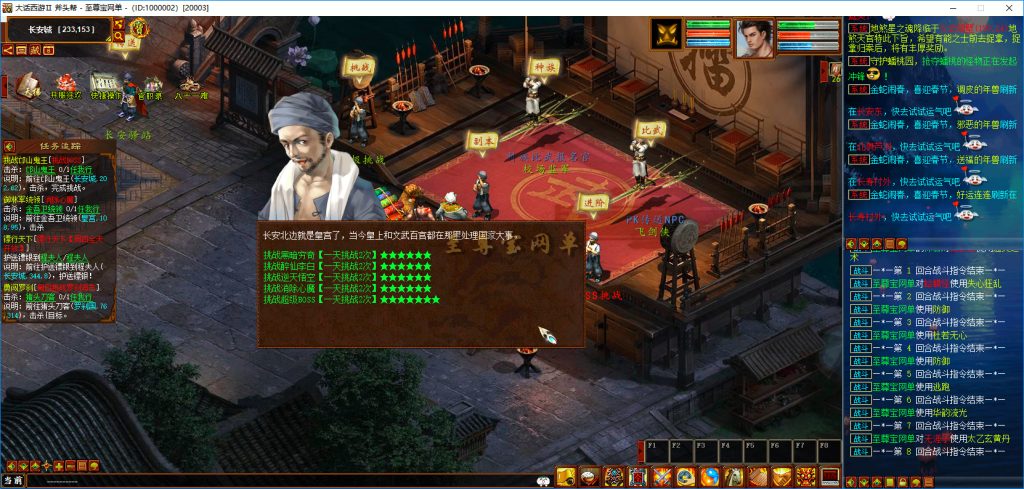Click the golden pet mask portrait
Viewport: 1024px width, 489px height.
pos(667,35)
